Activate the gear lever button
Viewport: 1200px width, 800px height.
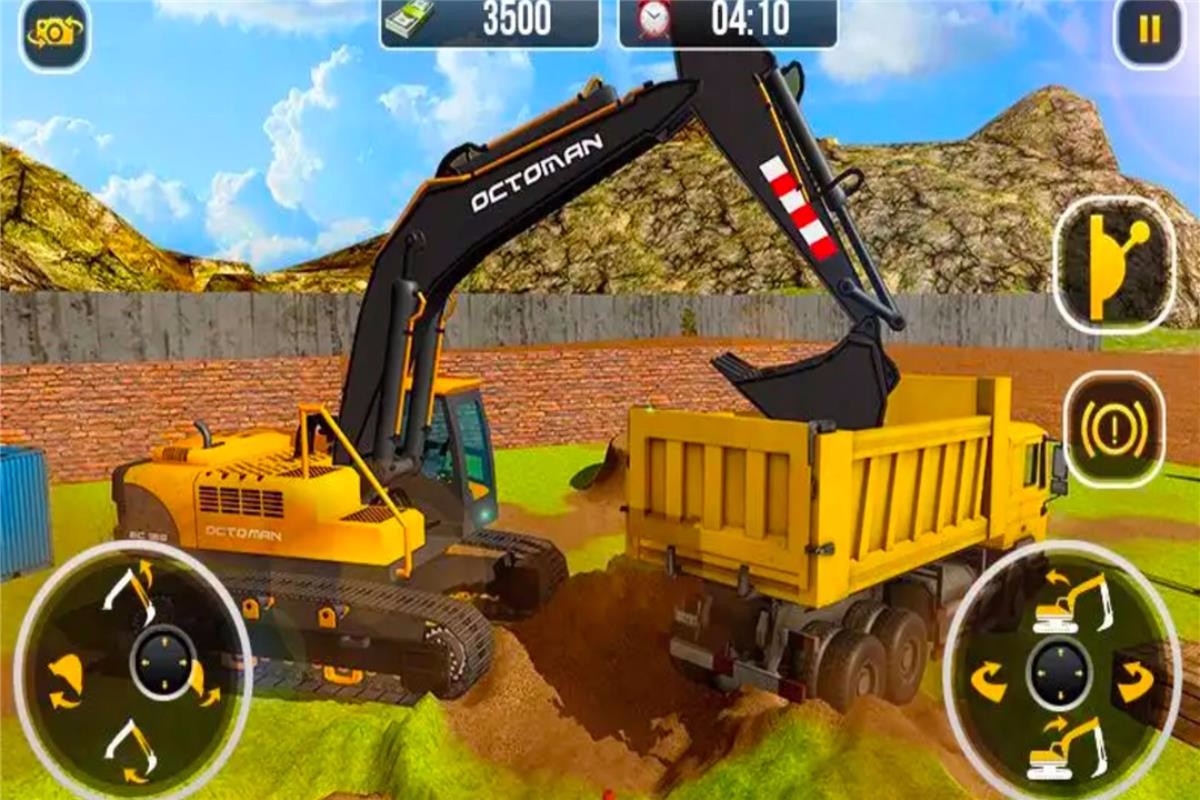(x=1114, y=264)
